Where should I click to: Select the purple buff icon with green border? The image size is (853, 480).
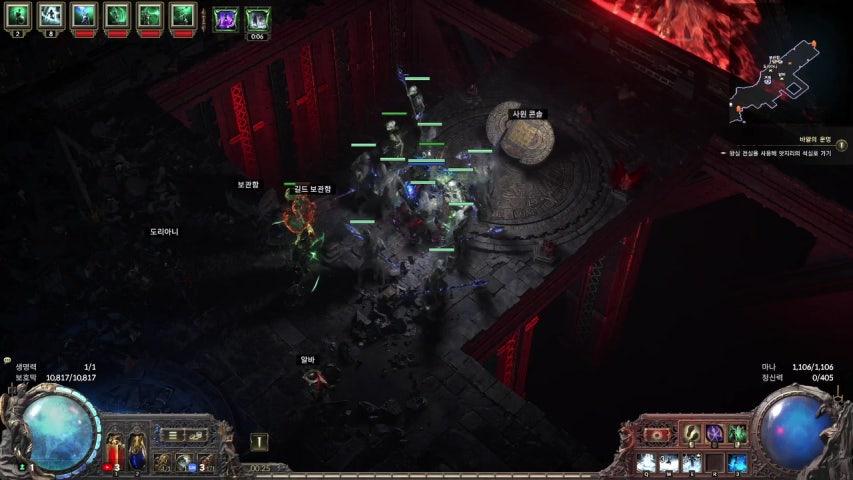click(x=226, y=16)
